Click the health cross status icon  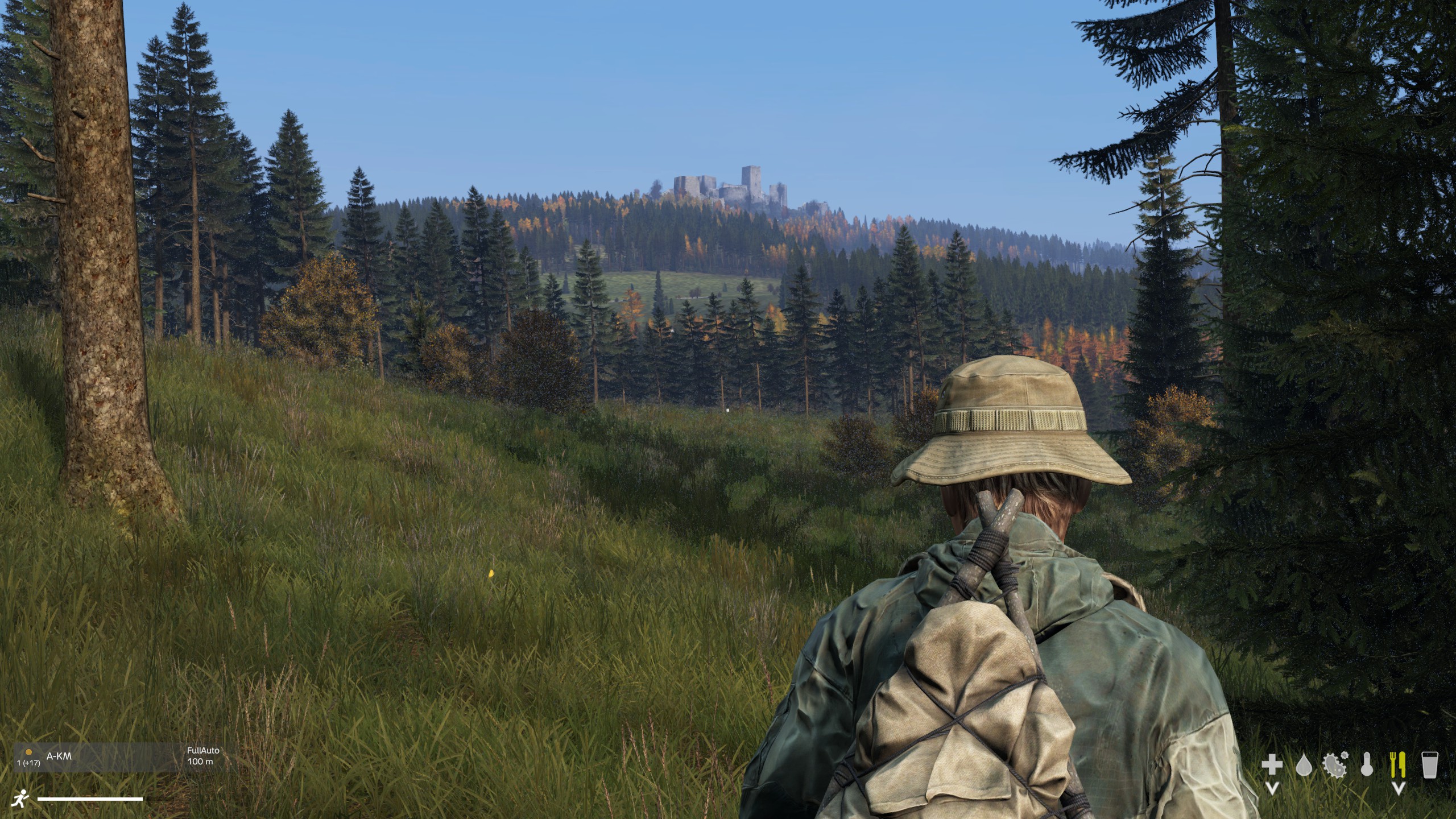coord(1272,764)
